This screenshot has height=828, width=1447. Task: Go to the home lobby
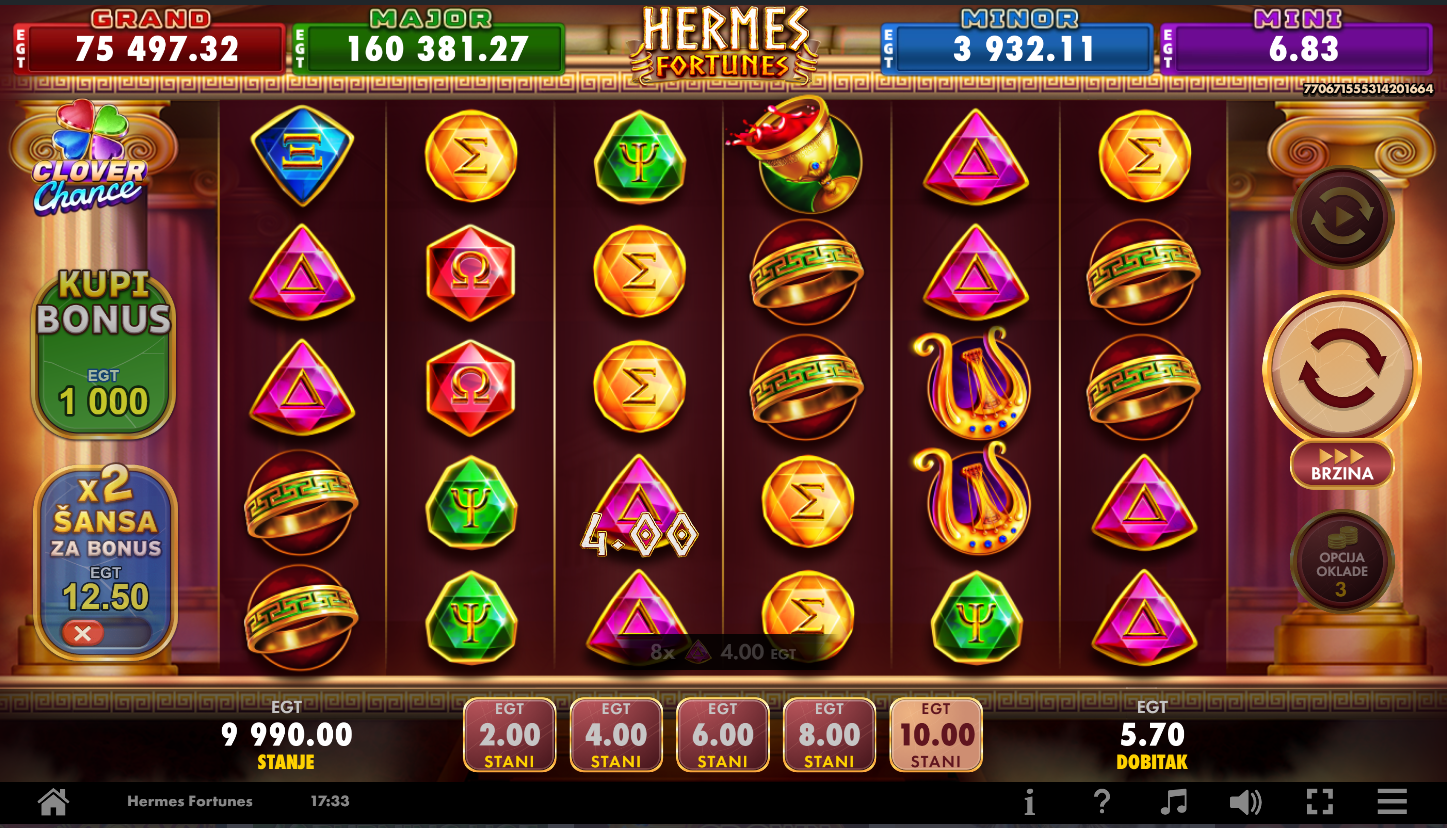(x=53, y=801)
